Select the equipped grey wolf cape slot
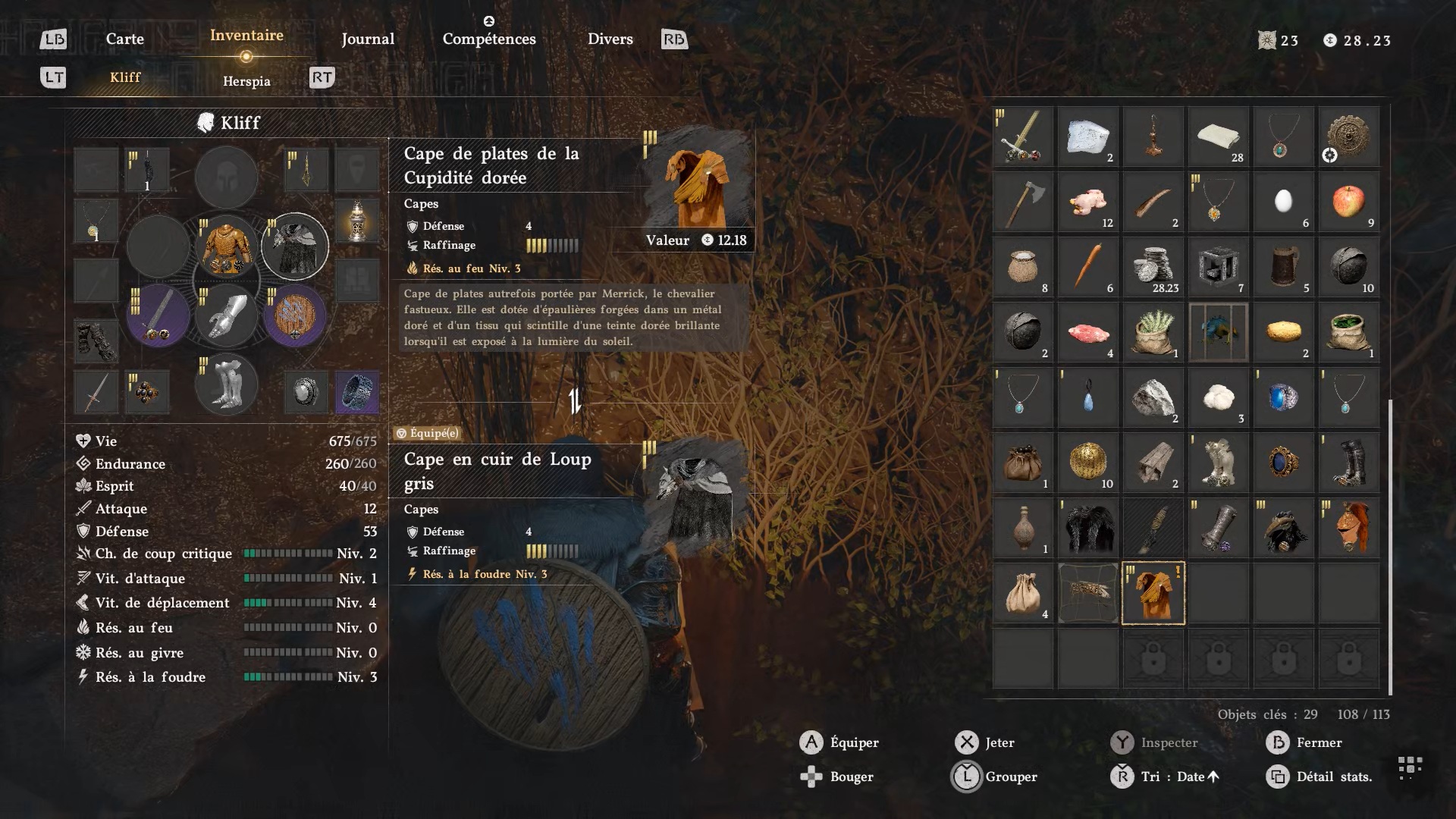 click(295, 246)
